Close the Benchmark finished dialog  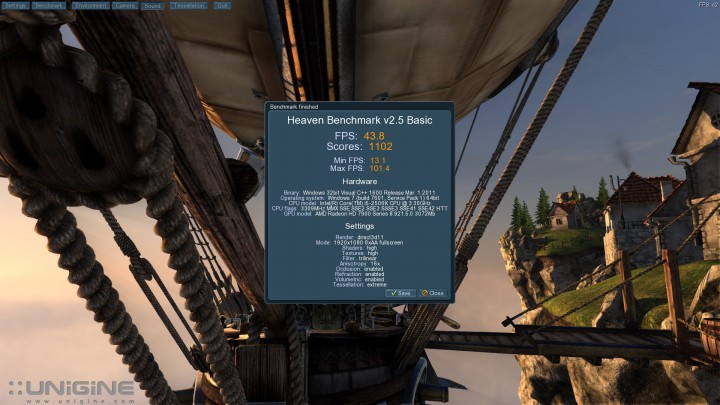433,293
